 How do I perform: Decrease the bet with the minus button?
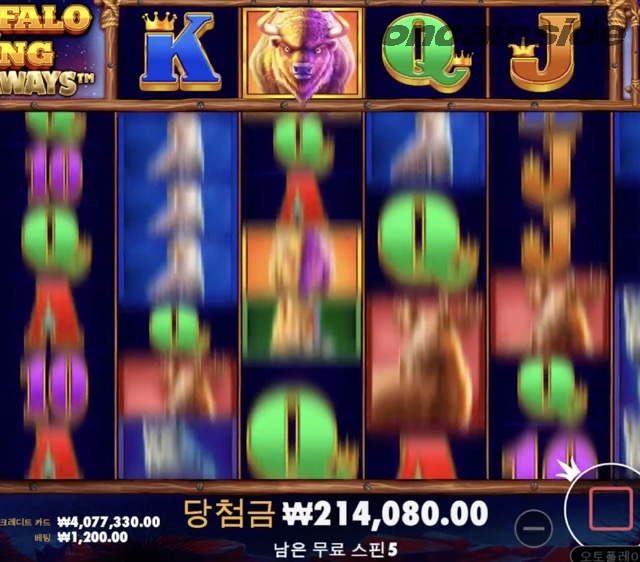coord(536,527)
